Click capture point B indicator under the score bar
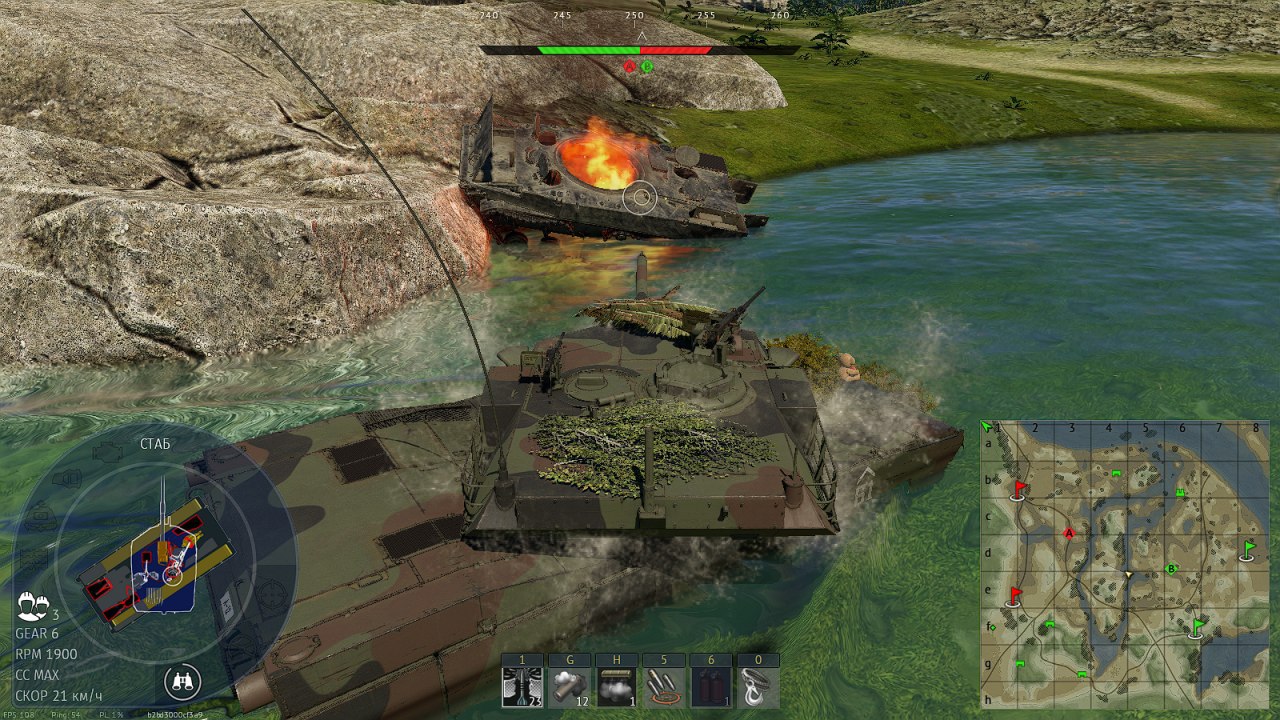Image resolution: width=1280 pixels, height=720 pixels. pos(647,67)
